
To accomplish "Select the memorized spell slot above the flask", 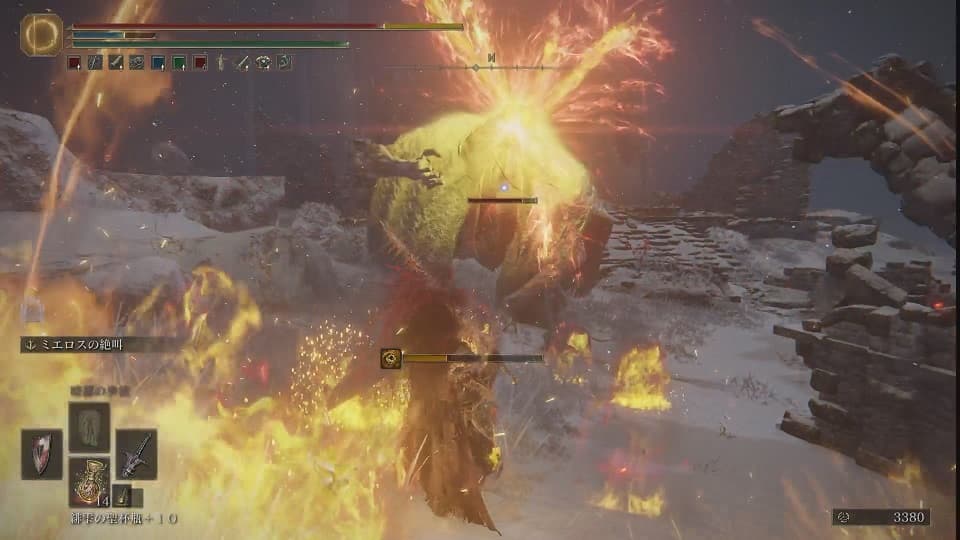I will point(89,425).
